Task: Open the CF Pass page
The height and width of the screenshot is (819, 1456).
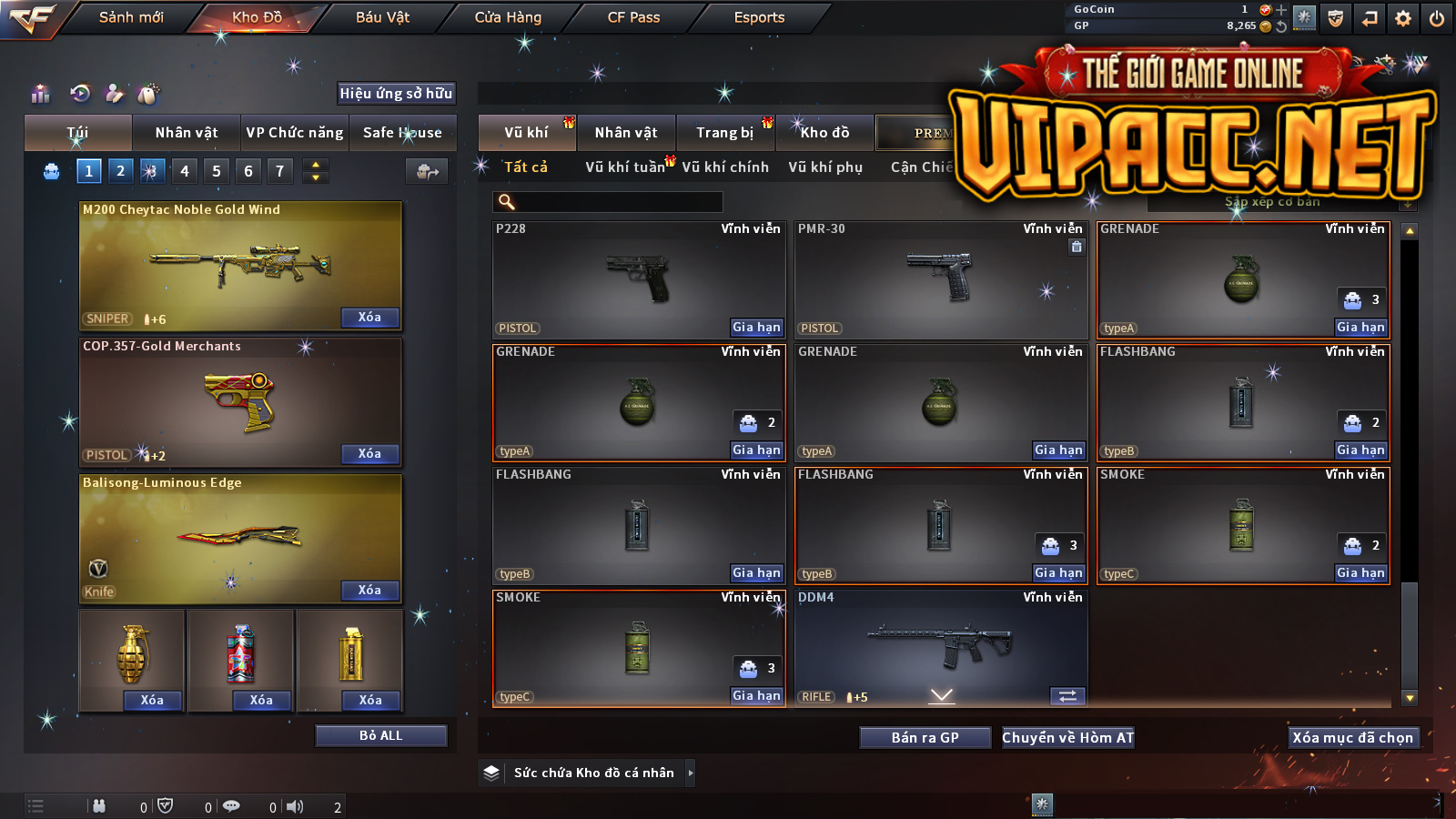Action: tap(633, 17)
